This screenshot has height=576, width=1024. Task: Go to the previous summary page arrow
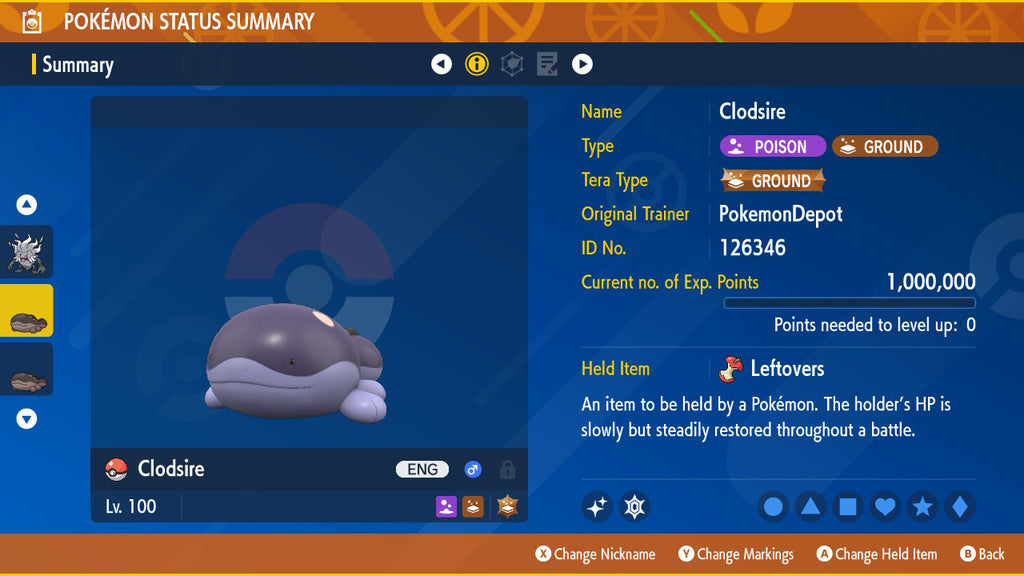point(441,64)
